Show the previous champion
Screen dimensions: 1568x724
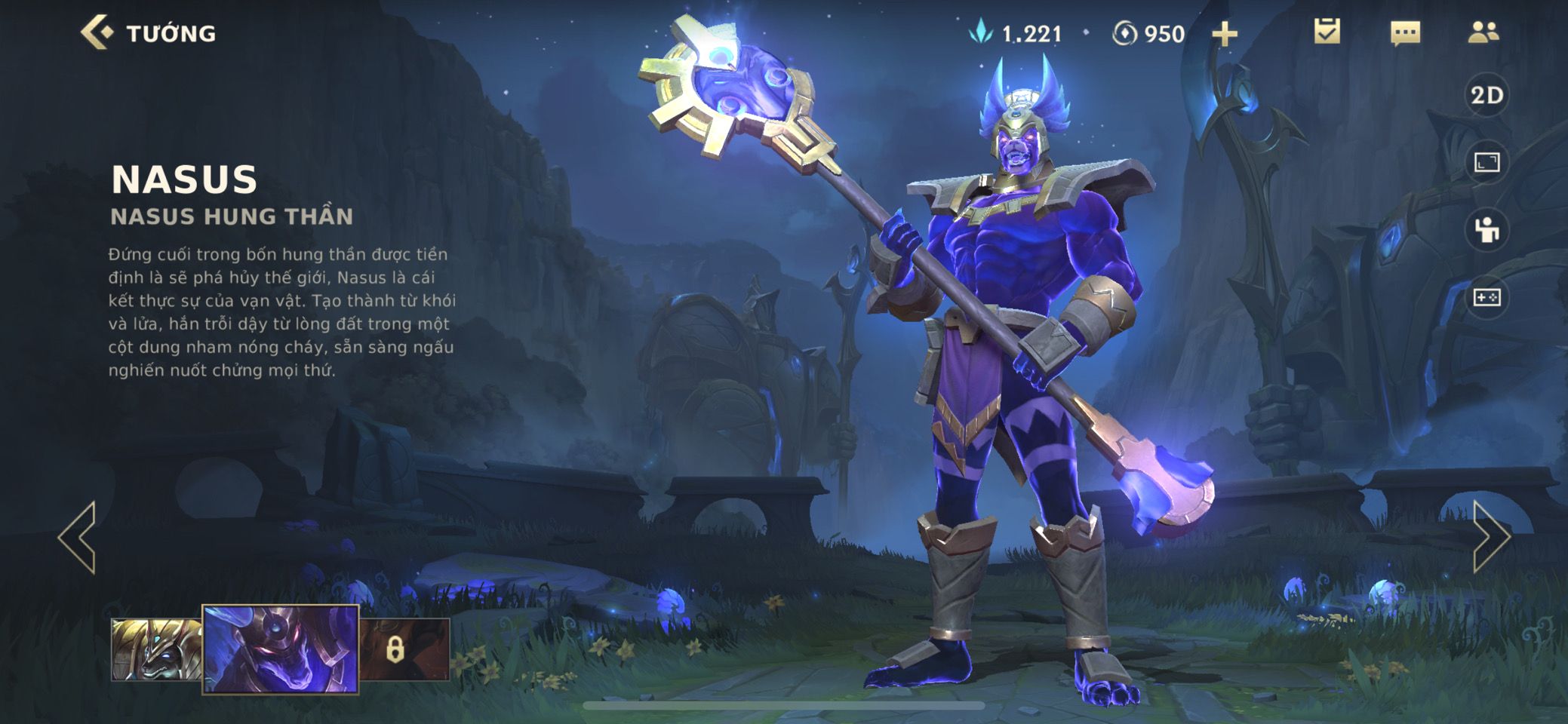78,537
